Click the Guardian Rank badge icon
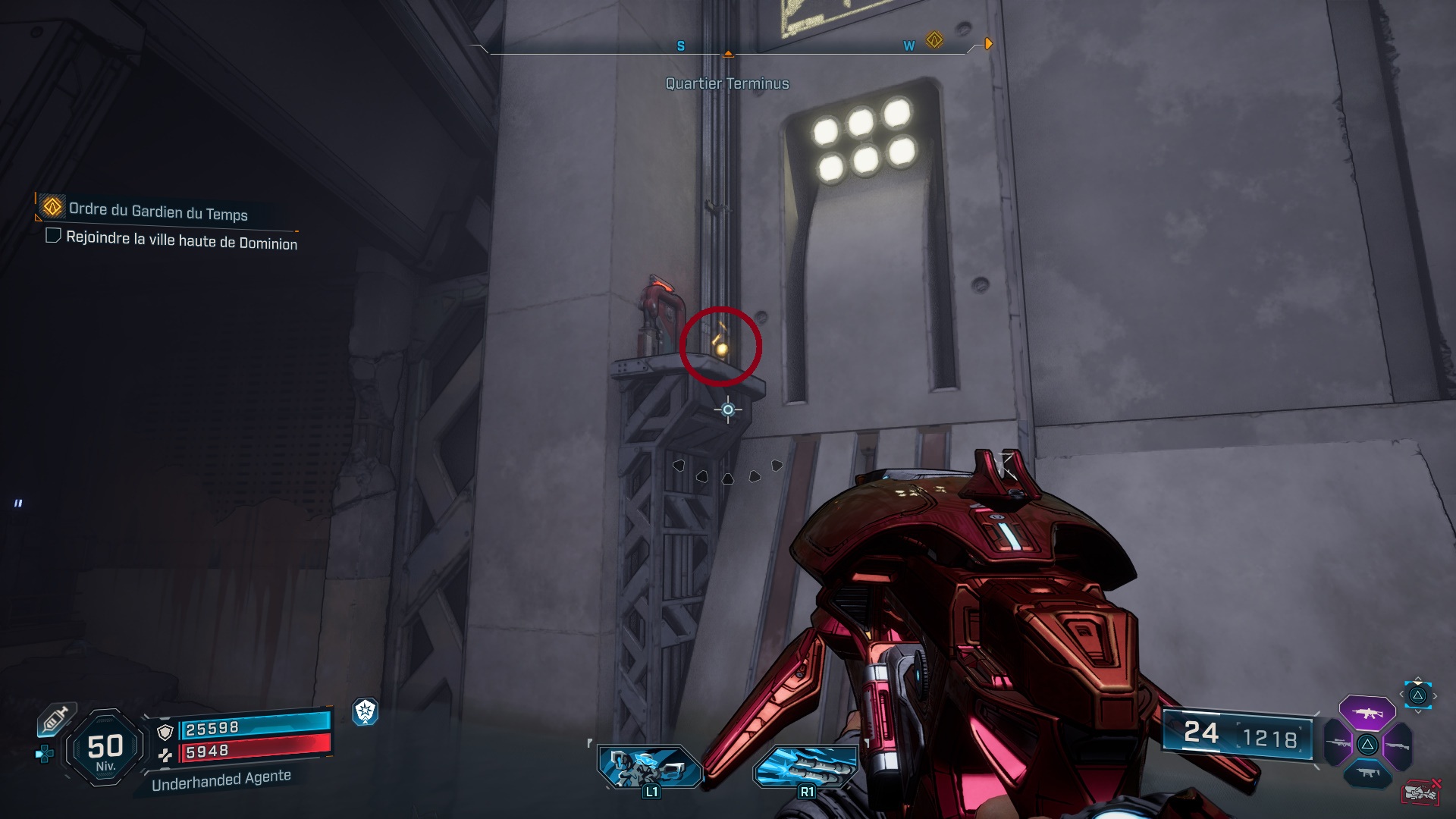 366,712
